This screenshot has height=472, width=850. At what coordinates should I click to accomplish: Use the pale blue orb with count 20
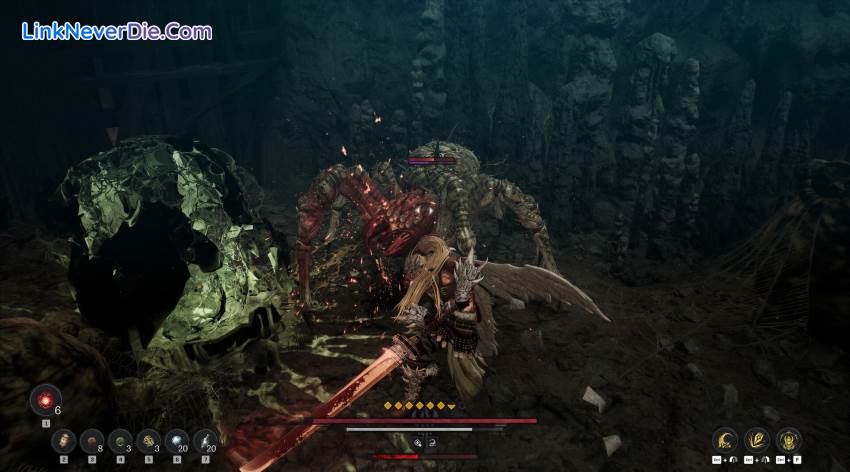pos(176,440)
